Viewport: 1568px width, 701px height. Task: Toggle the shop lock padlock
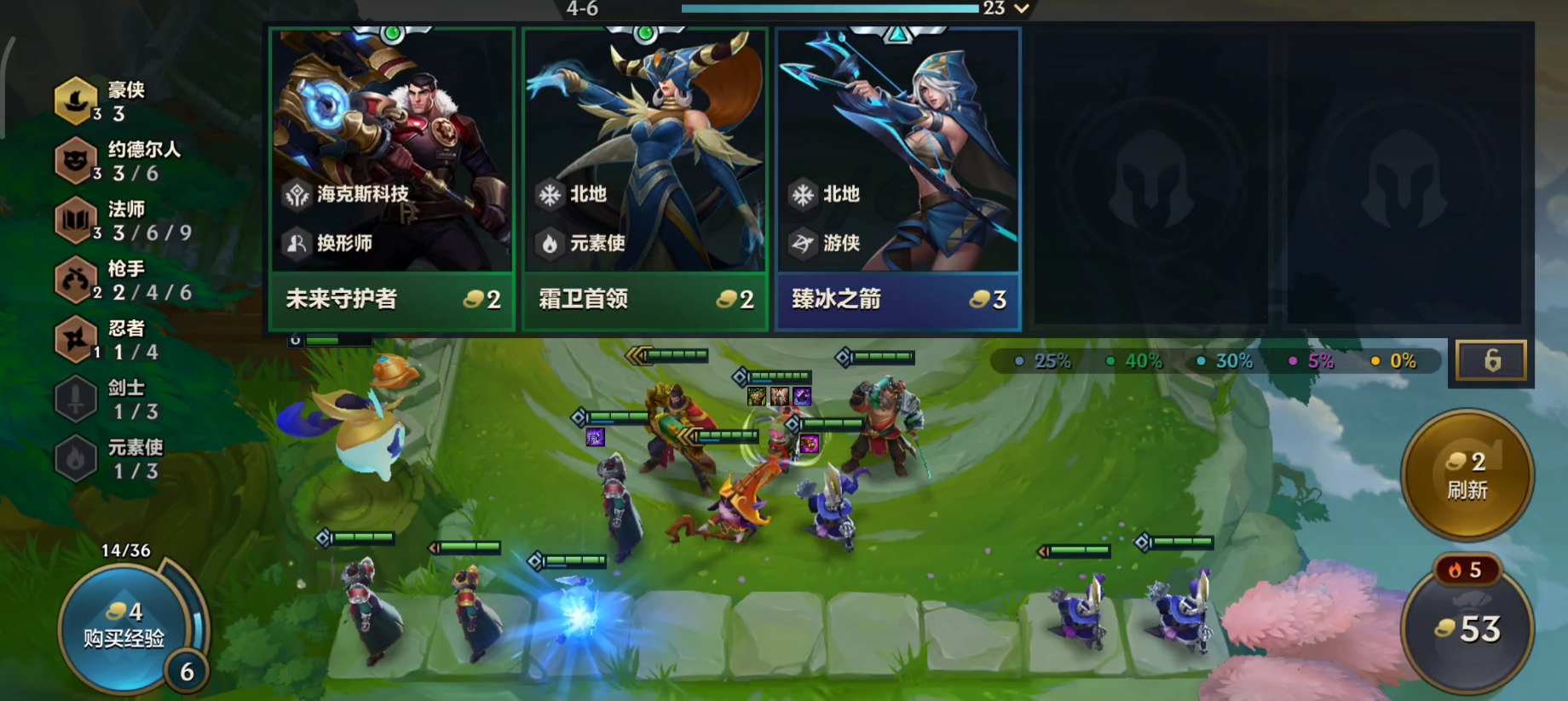point(1493,359)
